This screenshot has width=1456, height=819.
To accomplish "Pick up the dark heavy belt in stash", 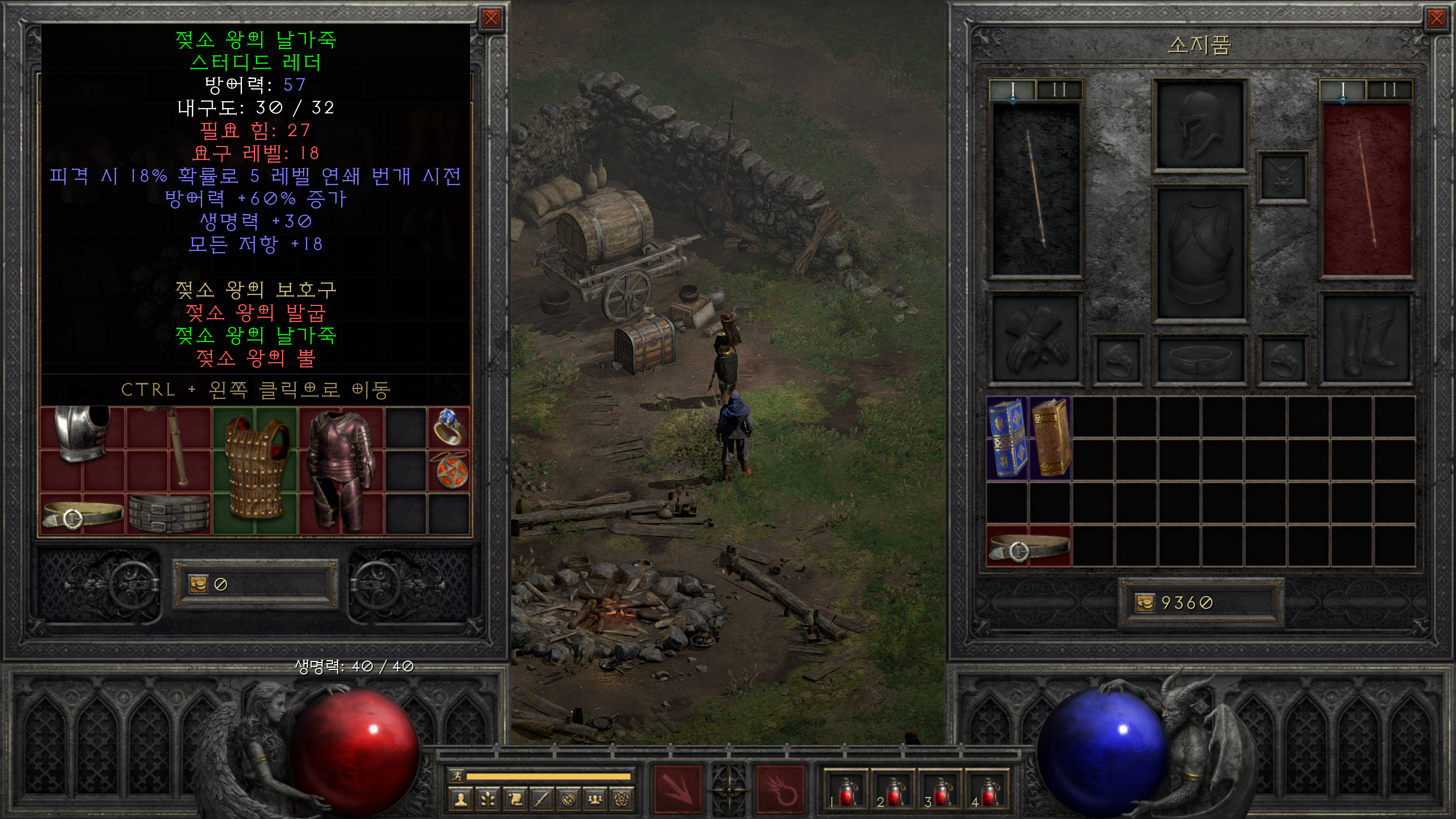I will pyautogui.click(x=168, y=513).
